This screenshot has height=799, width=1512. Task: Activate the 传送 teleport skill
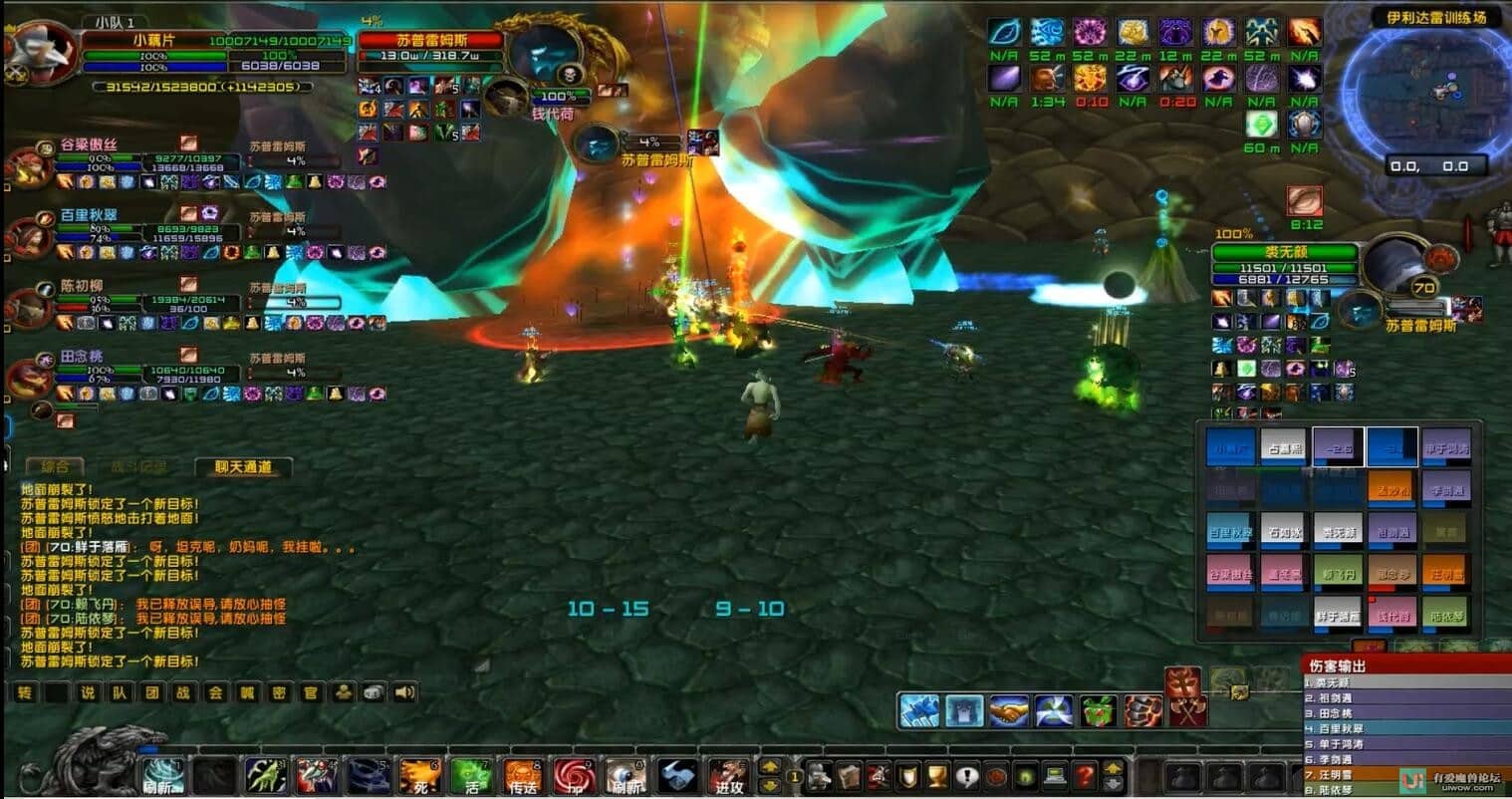(x=523, y=776)
